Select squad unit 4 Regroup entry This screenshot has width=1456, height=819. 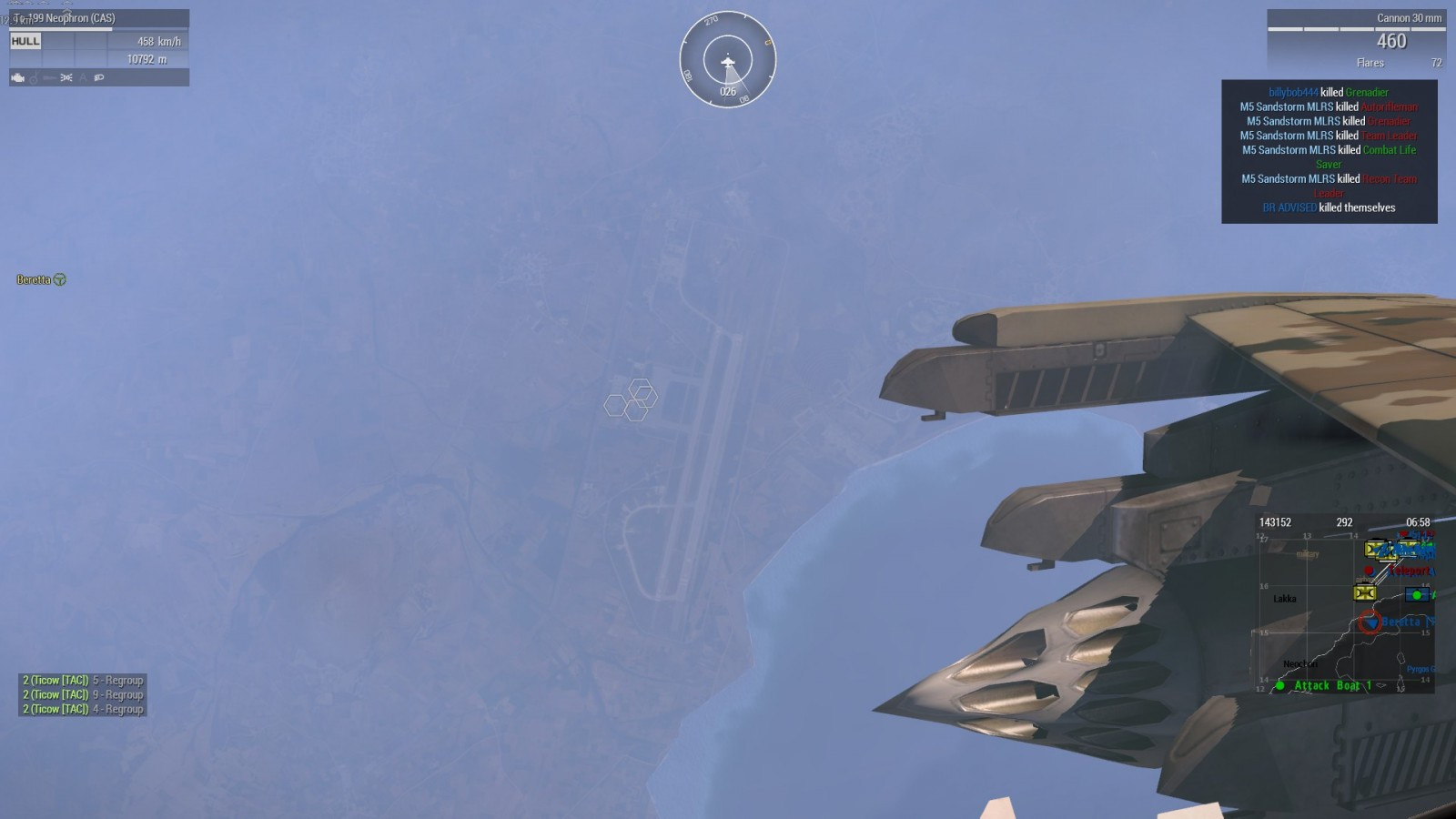pyautogui.click(x=83, y=709)
